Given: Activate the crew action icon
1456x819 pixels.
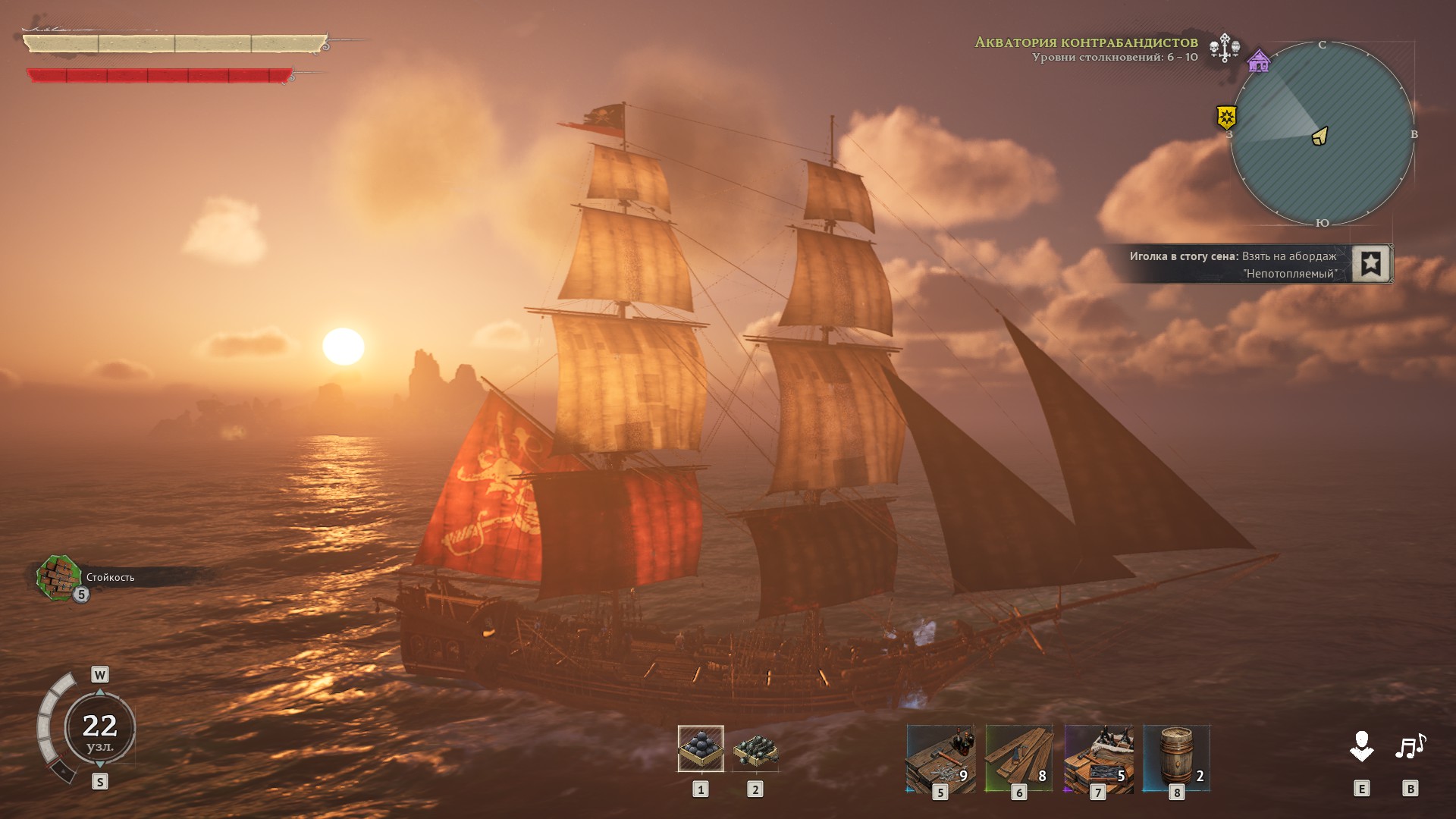Looking at the screenshot, I should (1361, 747).
